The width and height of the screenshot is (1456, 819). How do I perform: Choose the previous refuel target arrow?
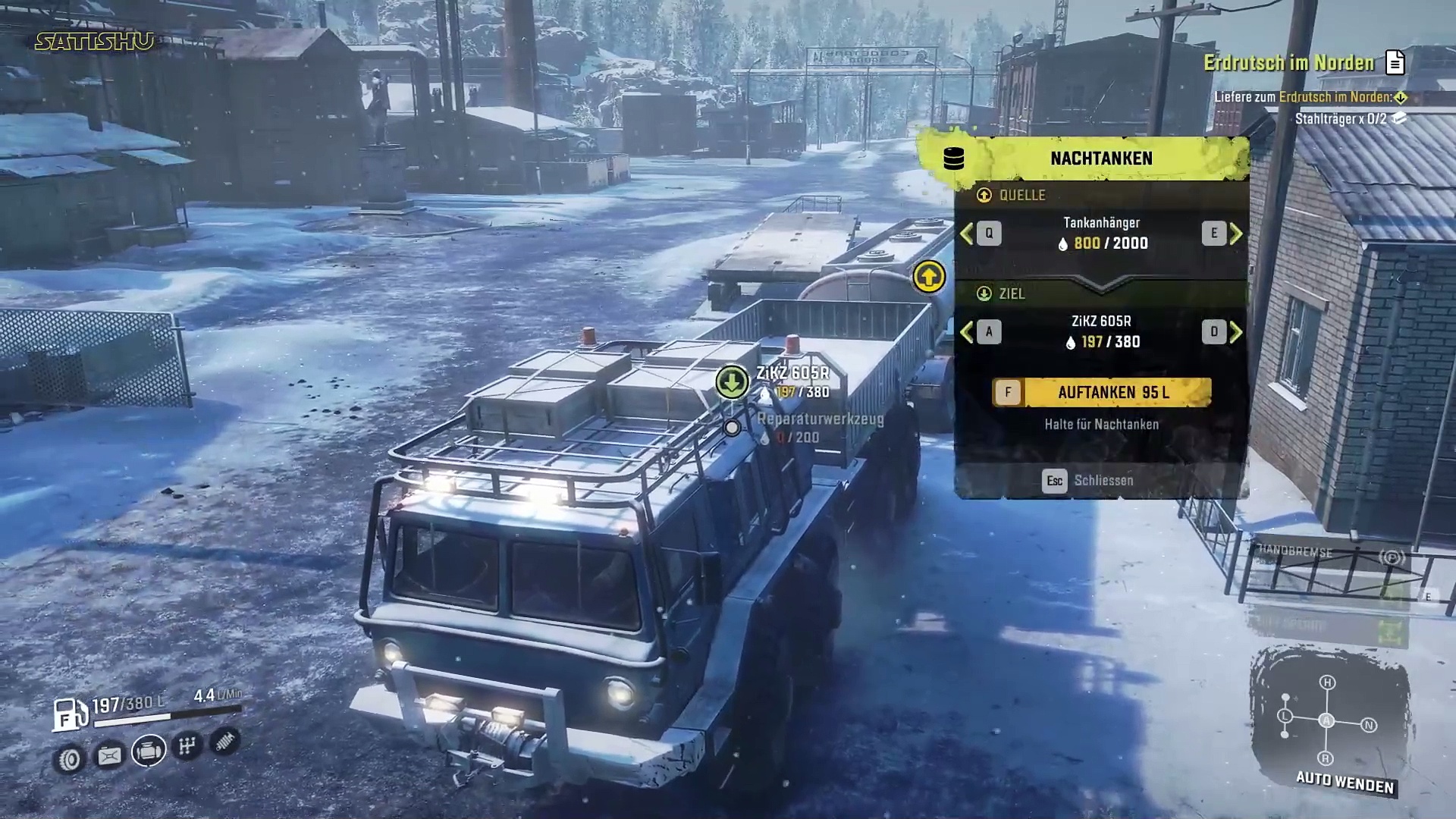[967, 332]
